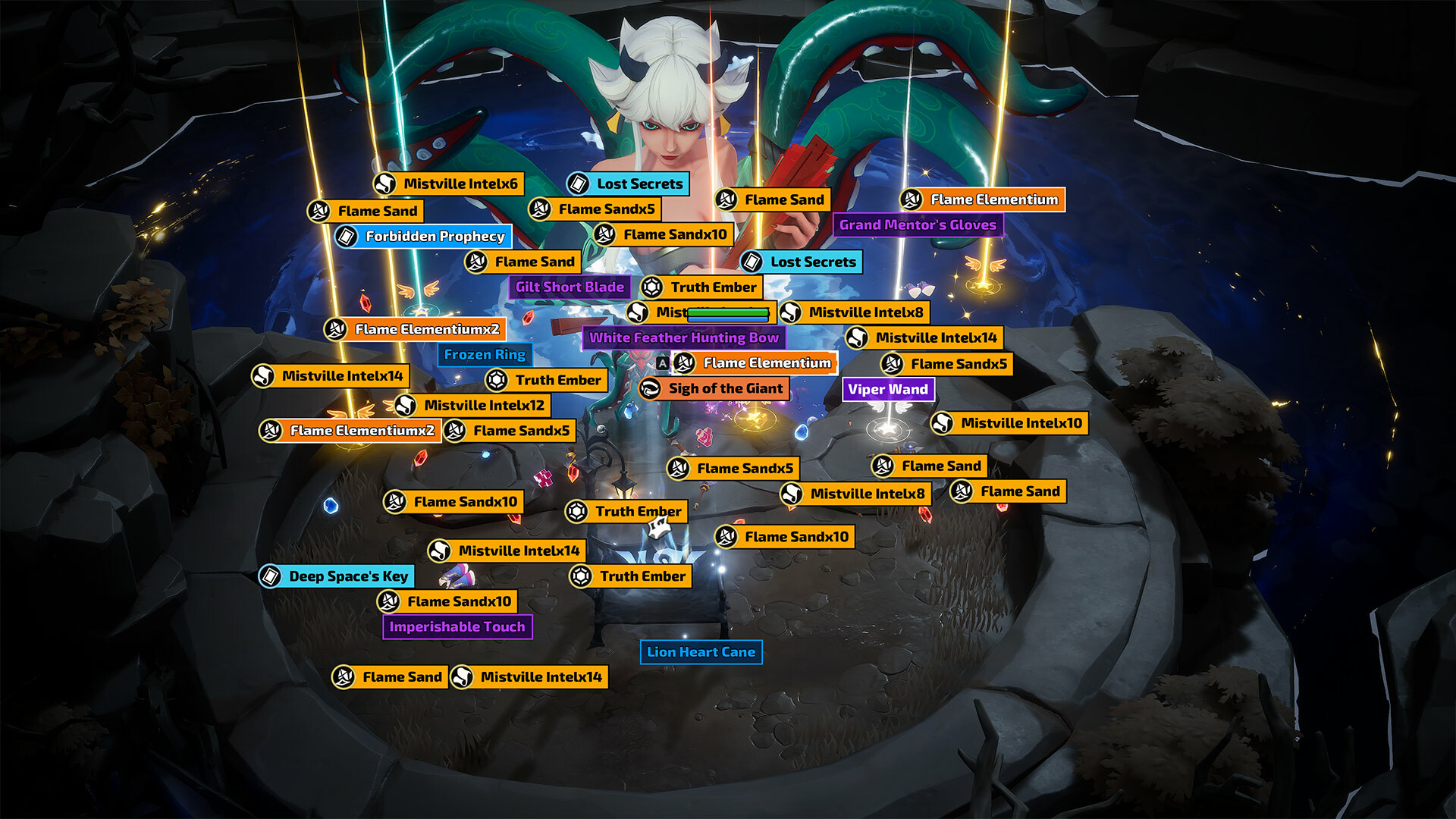Image resolution: width=1456 pixels, height=819 pixels.
Task: Select the Lost Secrets book icon
Action: (x=579, y=184)
